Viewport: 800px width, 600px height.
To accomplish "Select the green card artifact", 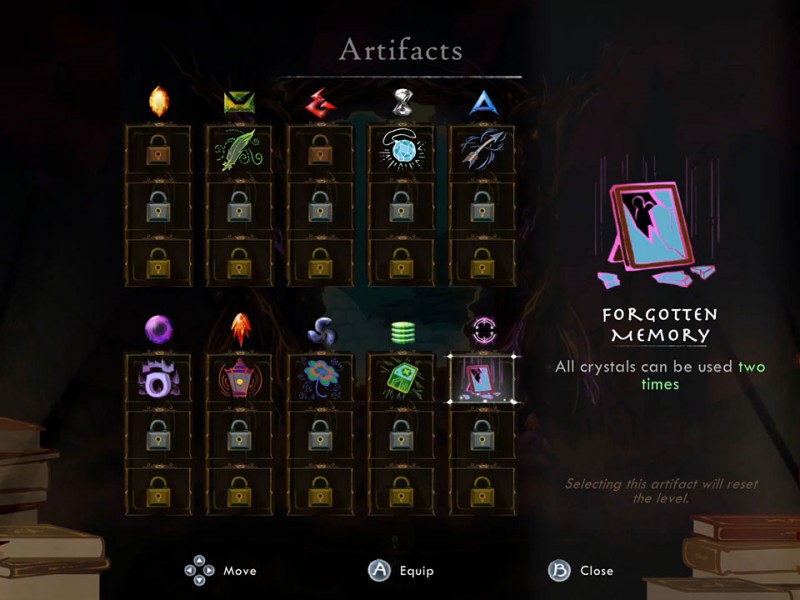I will pos(401,379).
